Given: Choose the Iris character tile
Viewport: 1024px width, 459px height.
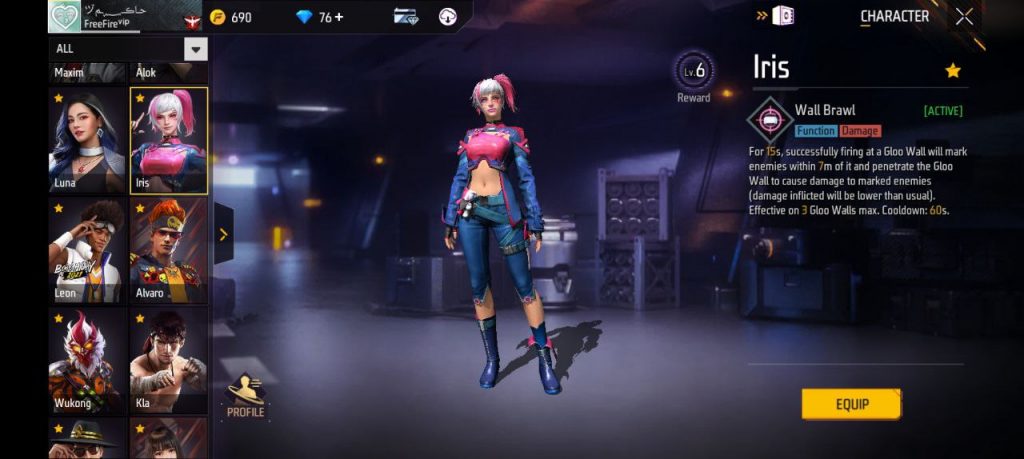Looking at the screenshot, I should tap(169, 141).
